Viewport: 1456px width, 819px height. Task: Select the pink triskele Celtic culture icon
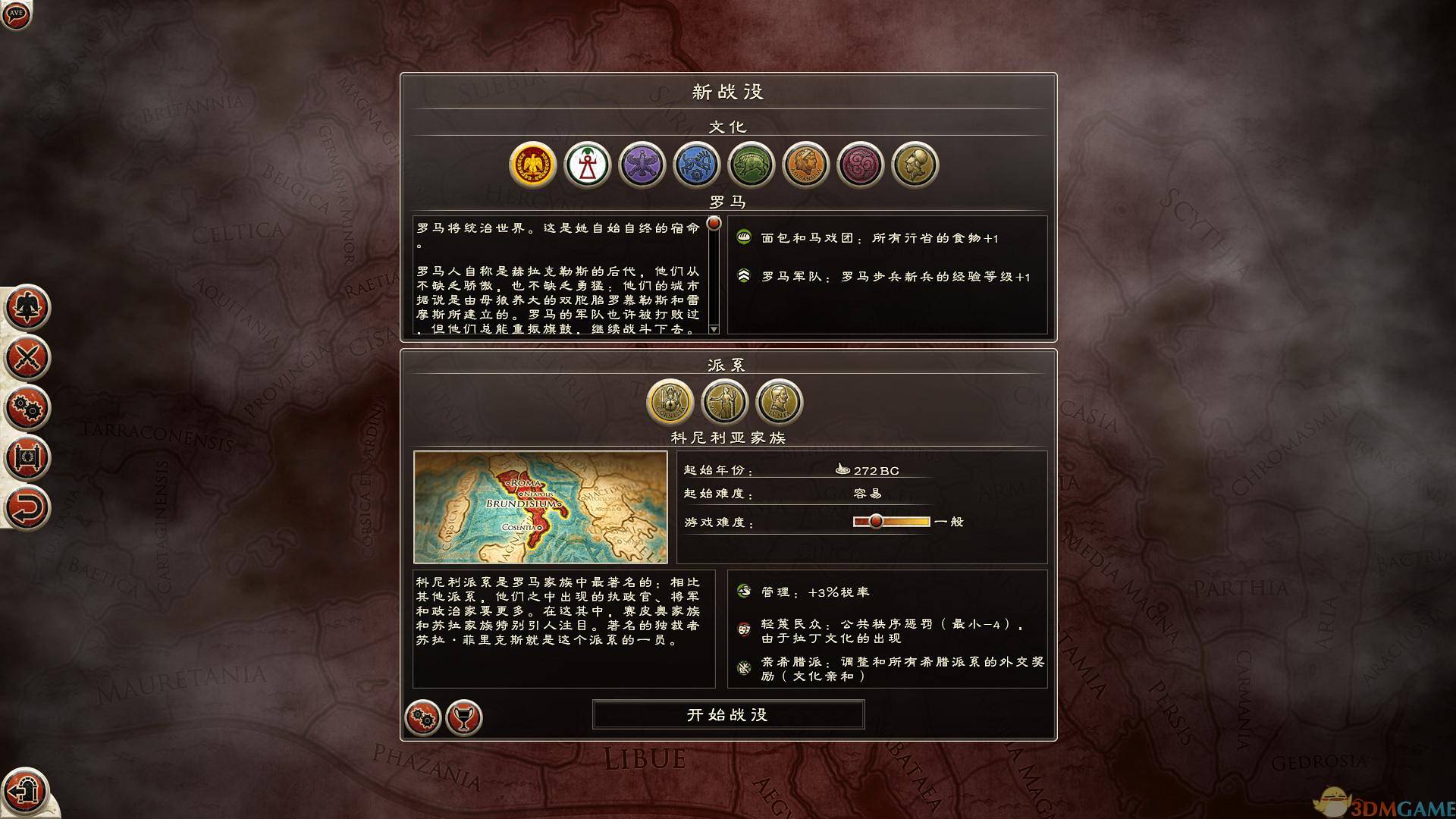click(861, 165)
